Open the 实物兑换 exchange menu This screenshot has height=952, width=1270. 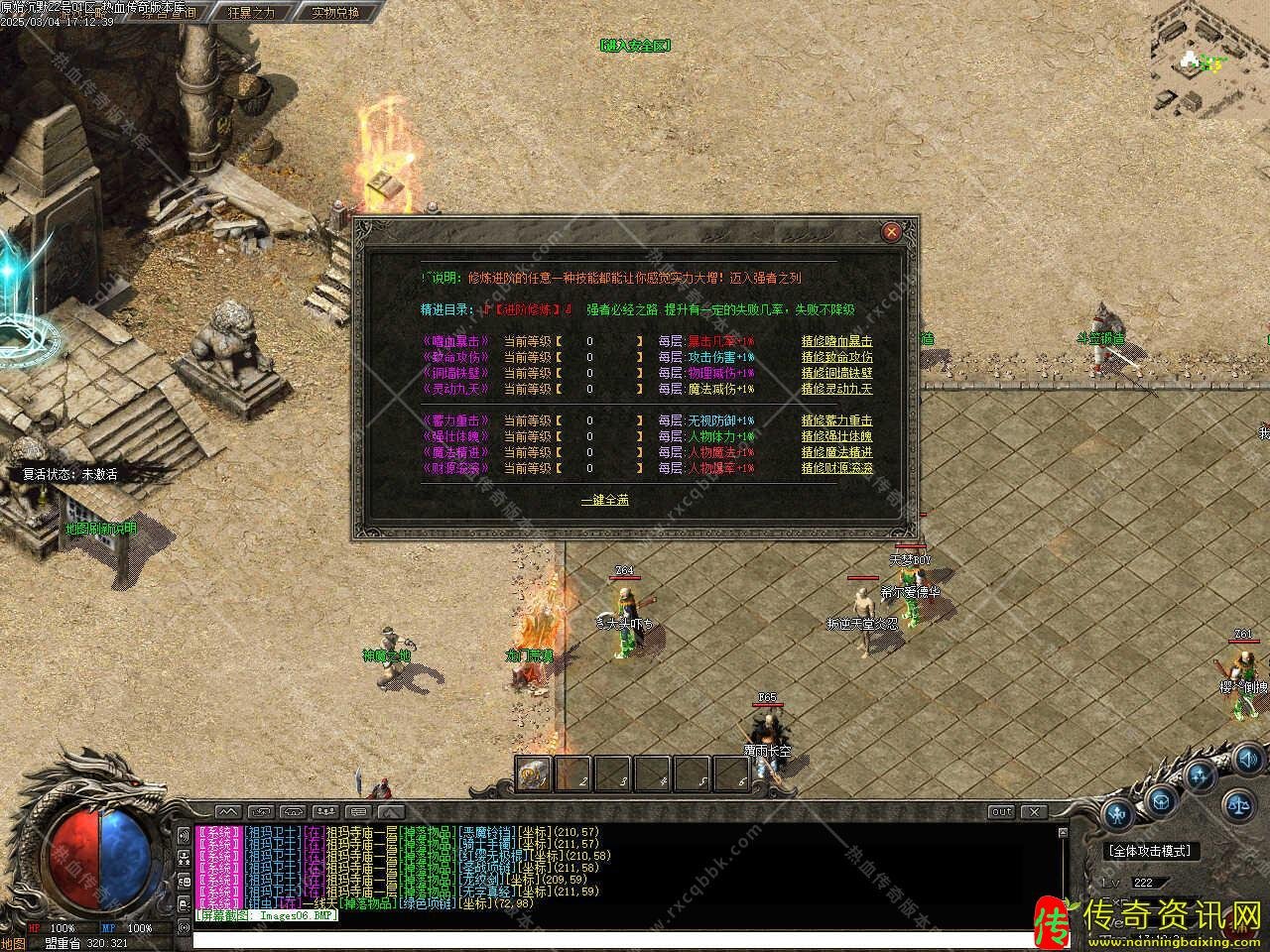[x=334, y=13]
